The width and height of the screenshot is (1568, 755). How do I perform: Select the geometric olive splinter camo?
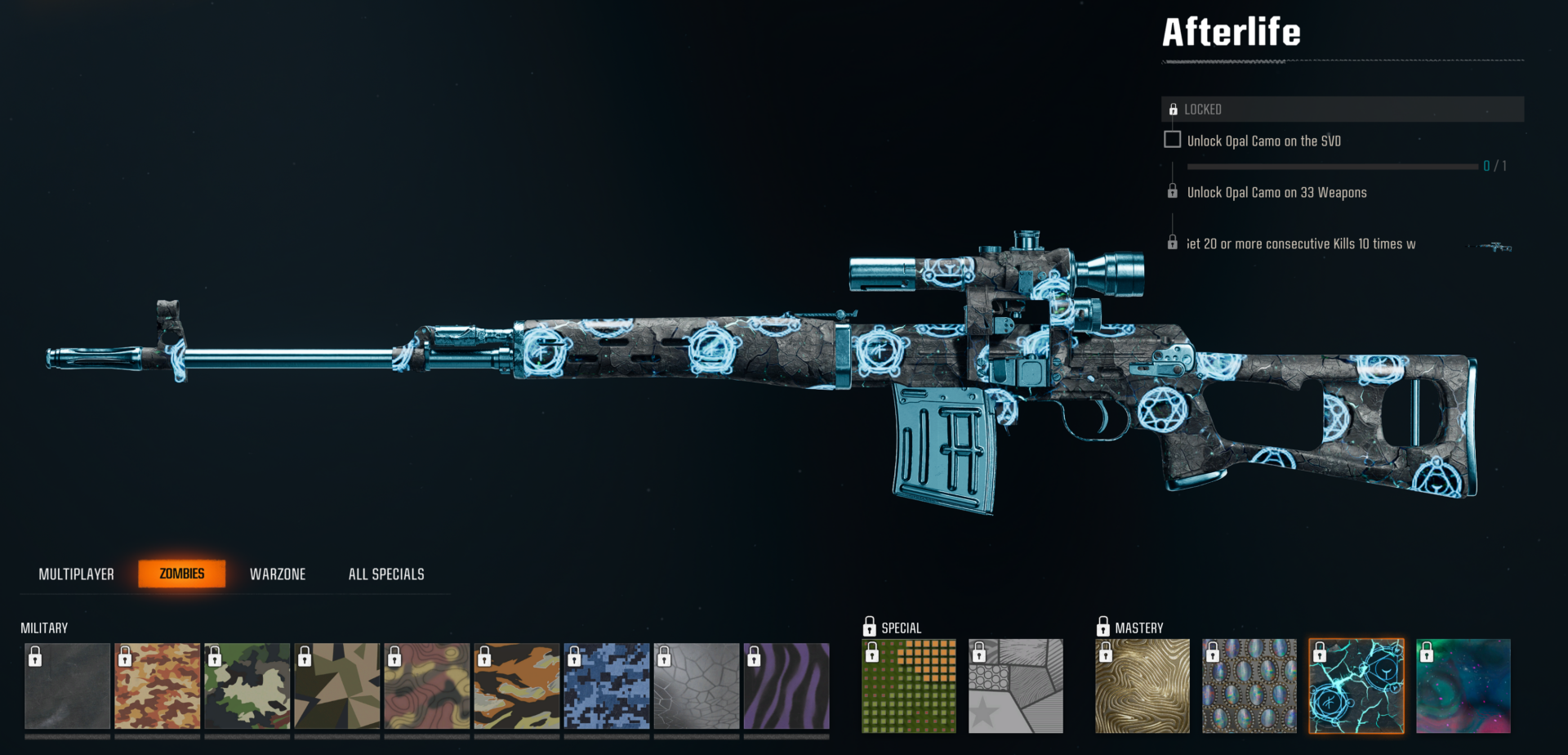click(336, 686)
